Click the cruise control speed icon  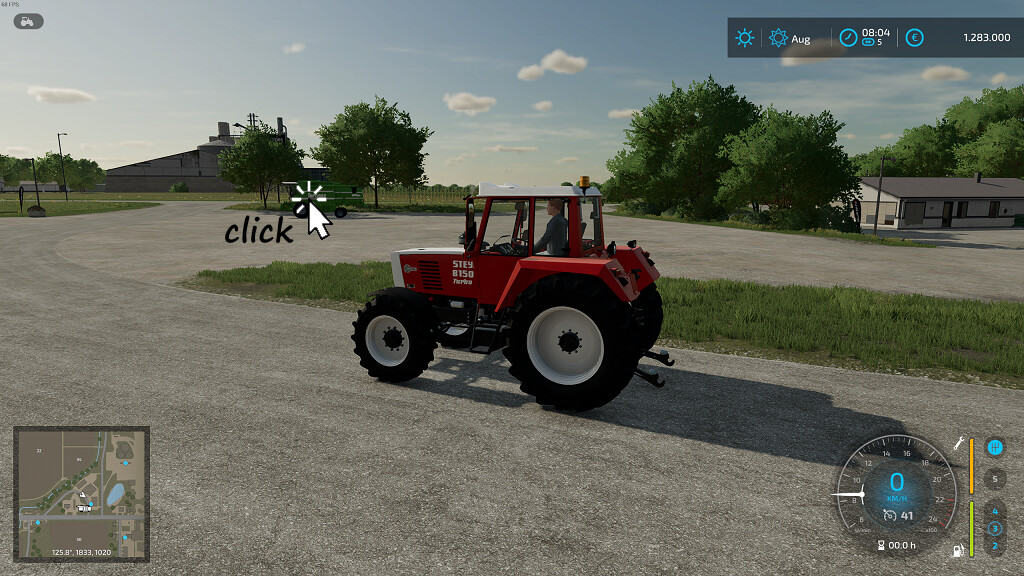(x=890, y=515)
